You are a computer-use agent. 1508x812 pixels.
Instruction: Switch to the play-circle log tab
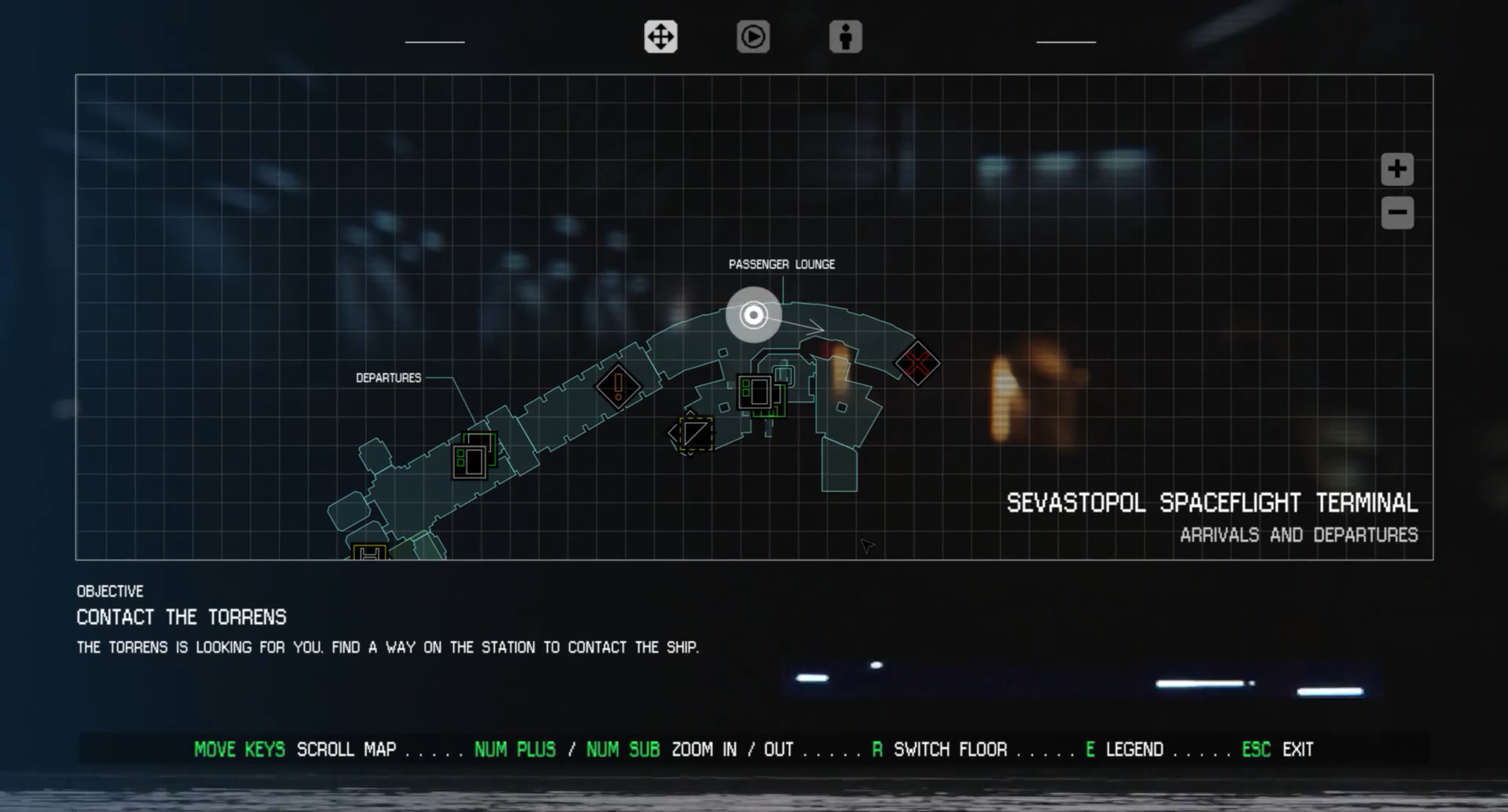tap(752, 37)
